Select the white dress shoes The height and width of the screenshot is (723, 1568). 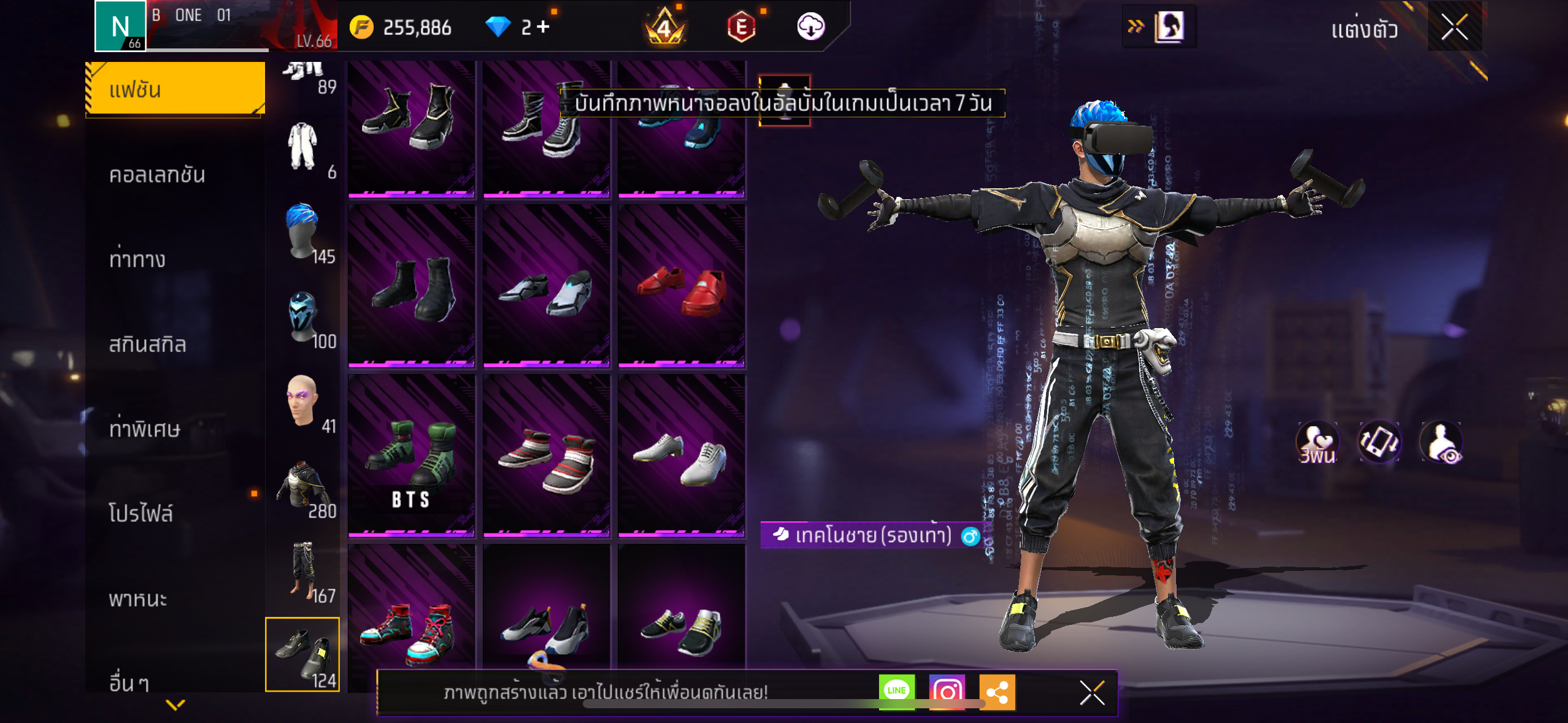click(682, 457)
